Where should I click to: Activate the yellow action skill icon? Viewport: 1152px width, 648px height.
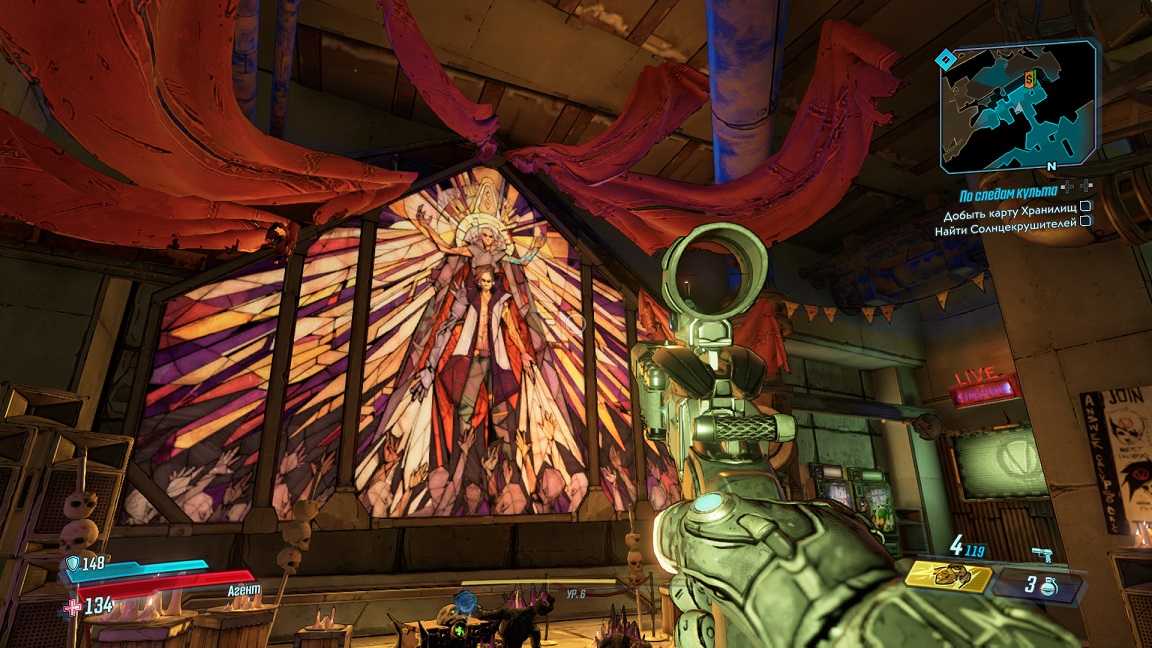point(948,577)
